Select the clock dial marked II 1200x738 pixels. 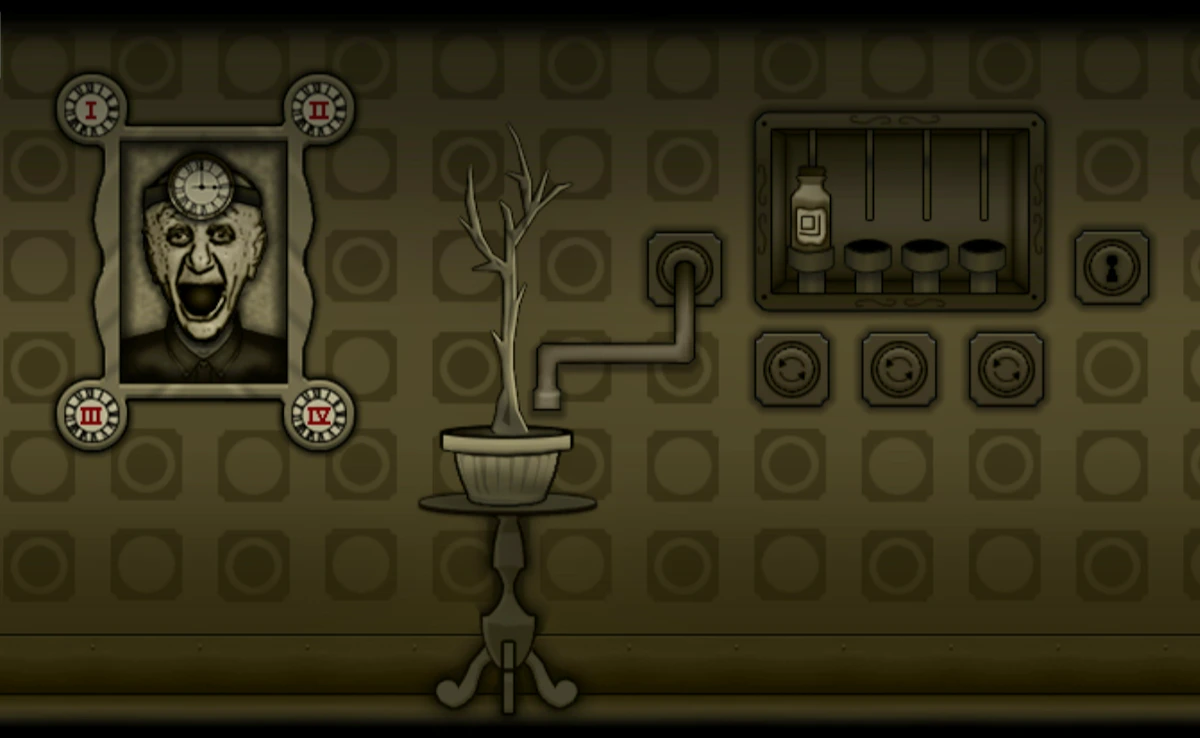pos(318,109)
